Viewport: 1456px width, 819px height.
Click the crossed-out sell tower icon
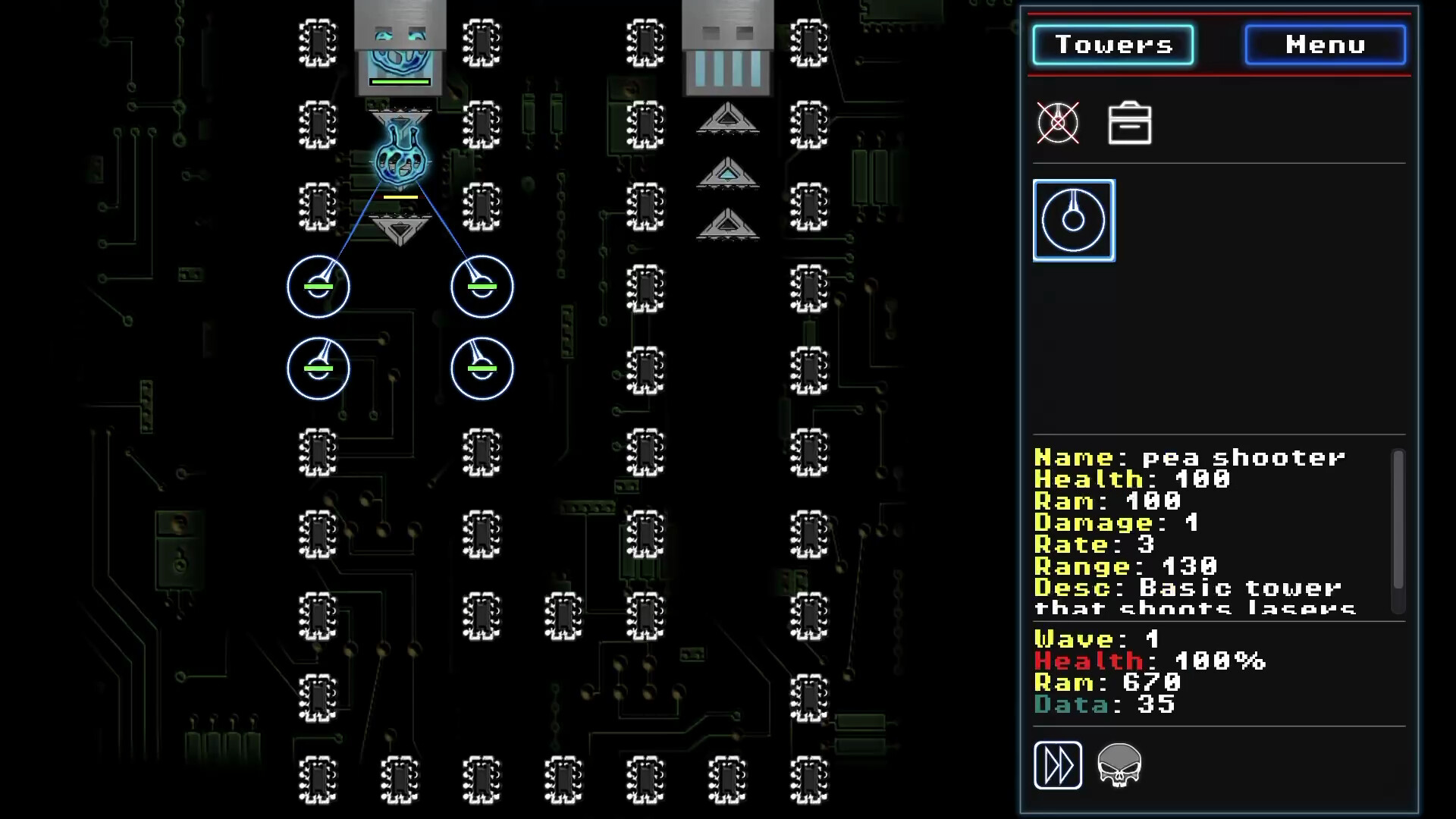[1059, 123]
